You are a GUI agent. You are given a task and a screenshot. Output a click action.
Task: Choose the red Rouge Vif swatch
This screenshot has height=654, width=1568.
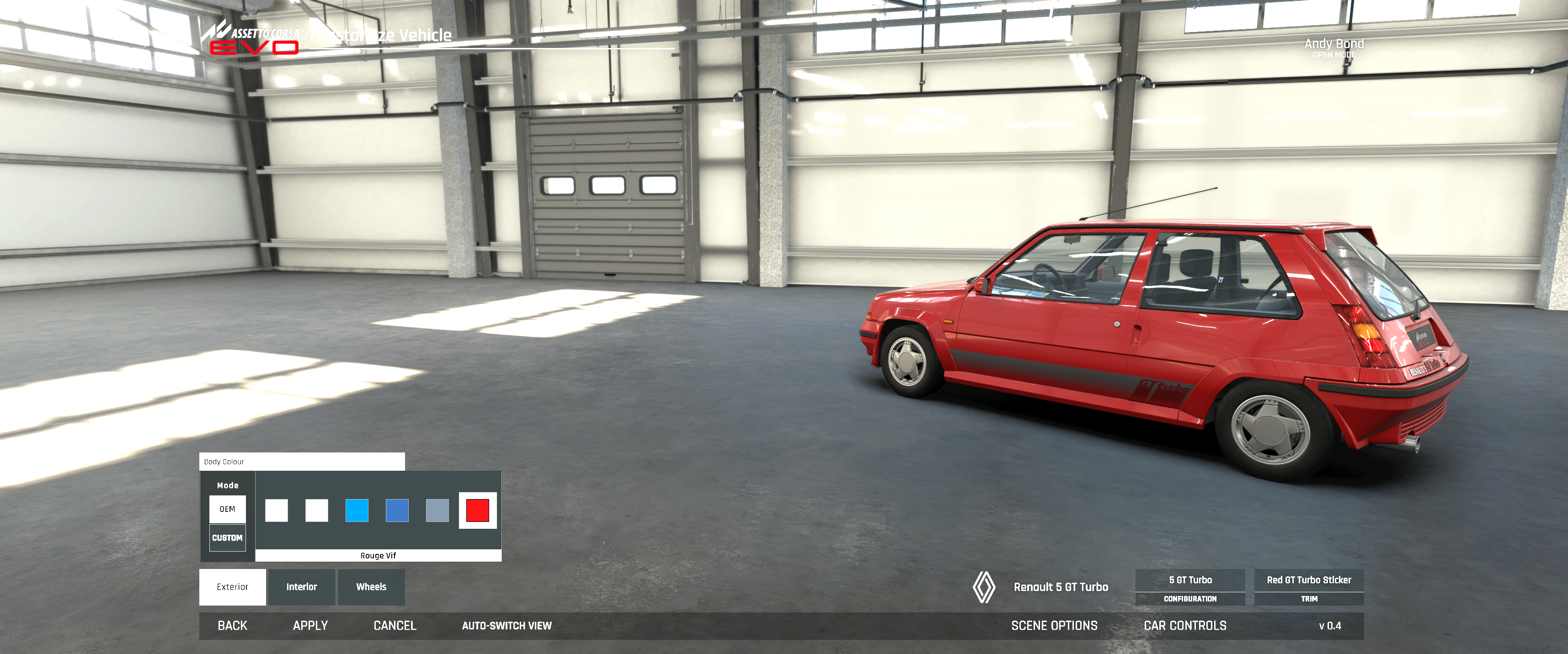[x=477, y=510]
